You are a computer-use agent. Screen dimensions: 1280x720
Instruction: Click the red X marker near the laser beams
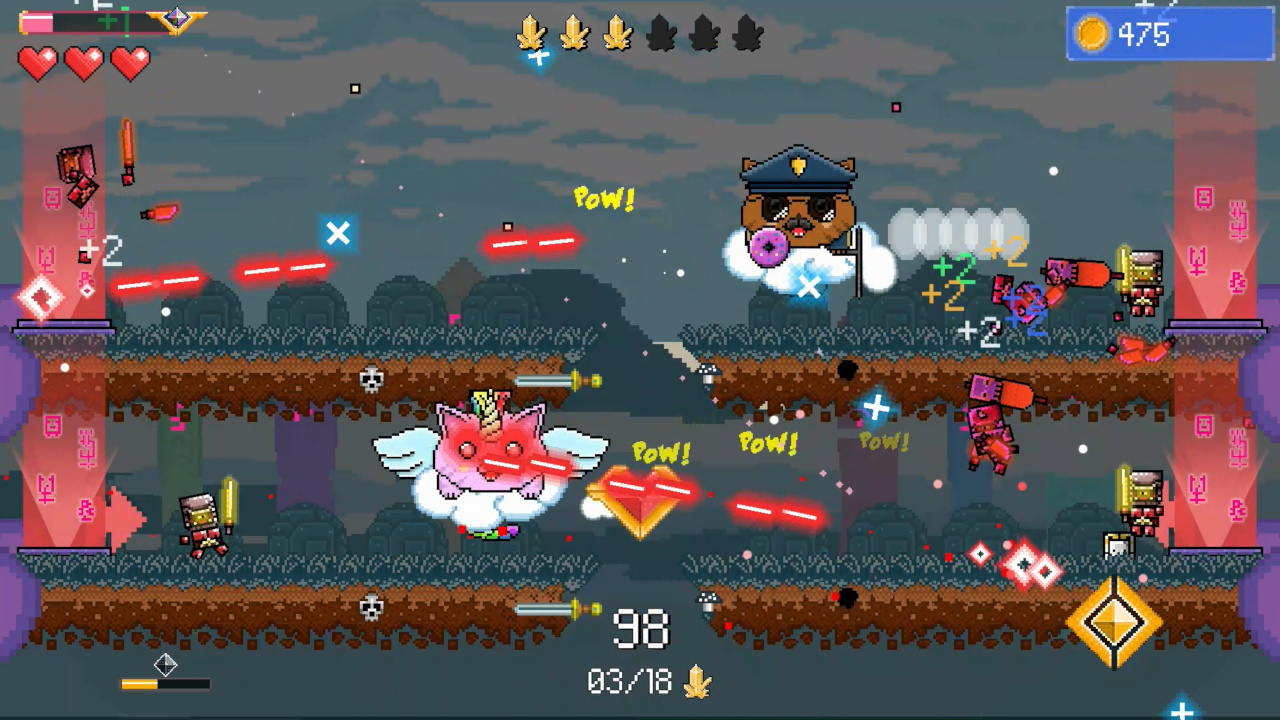[x=337, y=233]
